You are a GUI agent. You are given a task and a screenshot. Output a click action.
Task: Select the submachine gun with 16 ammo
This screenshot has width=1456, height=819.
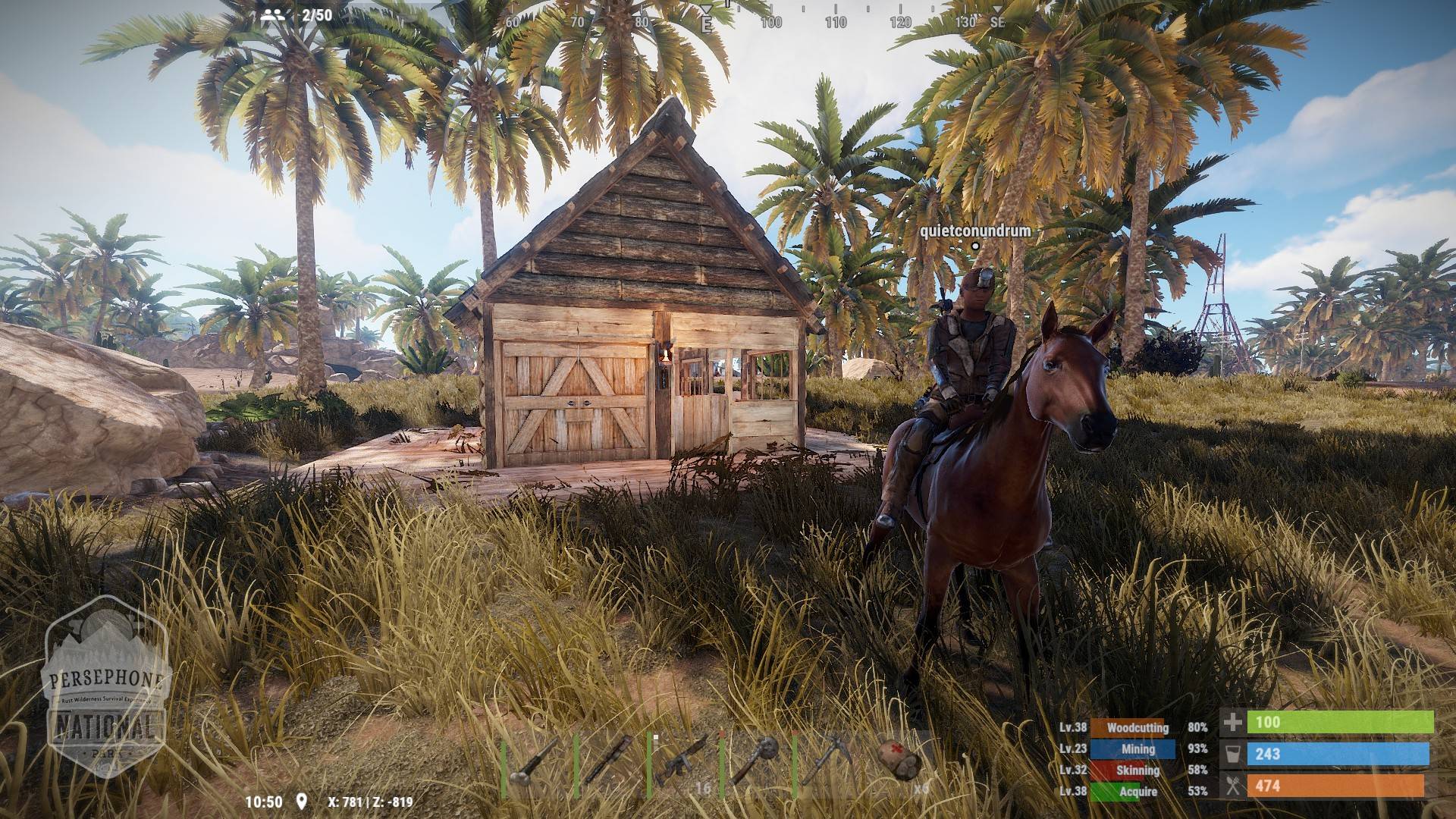(x=680, y=764)
